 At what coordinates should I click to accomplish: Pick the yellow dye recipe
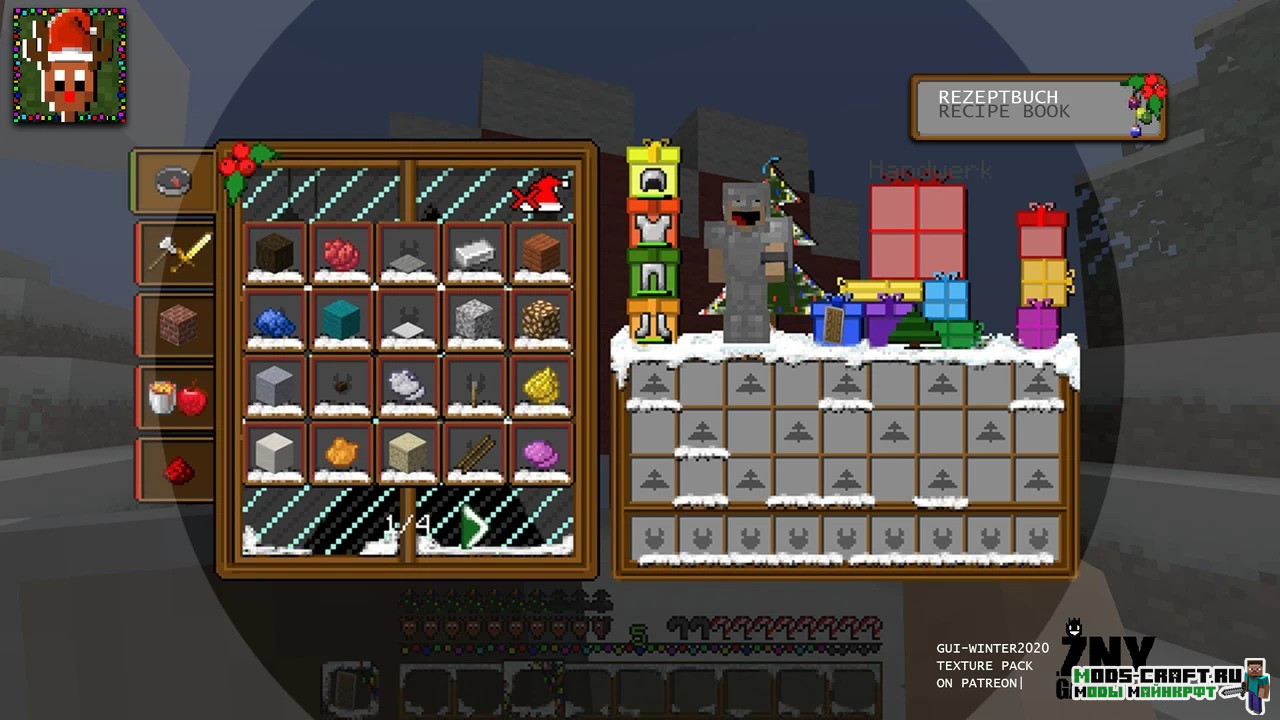[x=541, y=386]
